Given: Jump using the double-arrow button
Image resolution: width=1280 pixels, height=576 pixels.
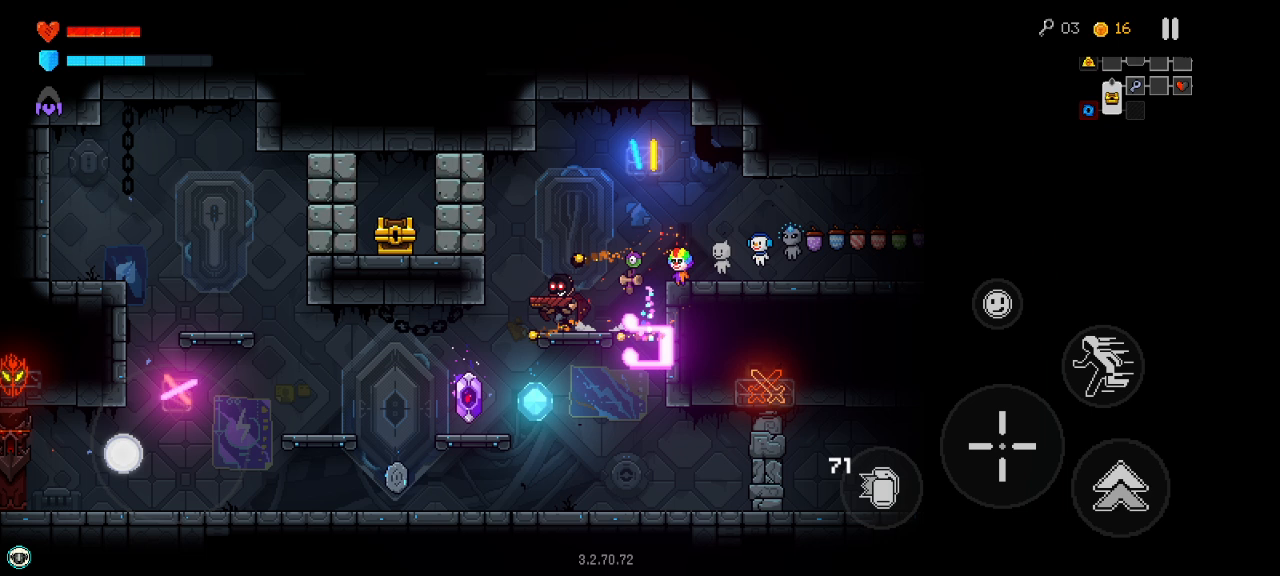Looking at the screenshot, I should (1120, 488).
